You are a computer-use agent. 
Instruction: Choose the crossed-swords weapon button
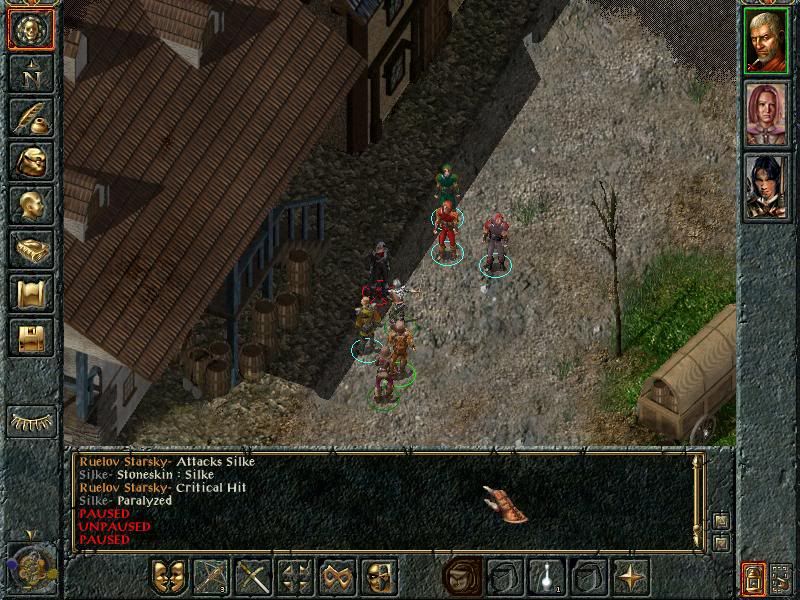(254, 577)
